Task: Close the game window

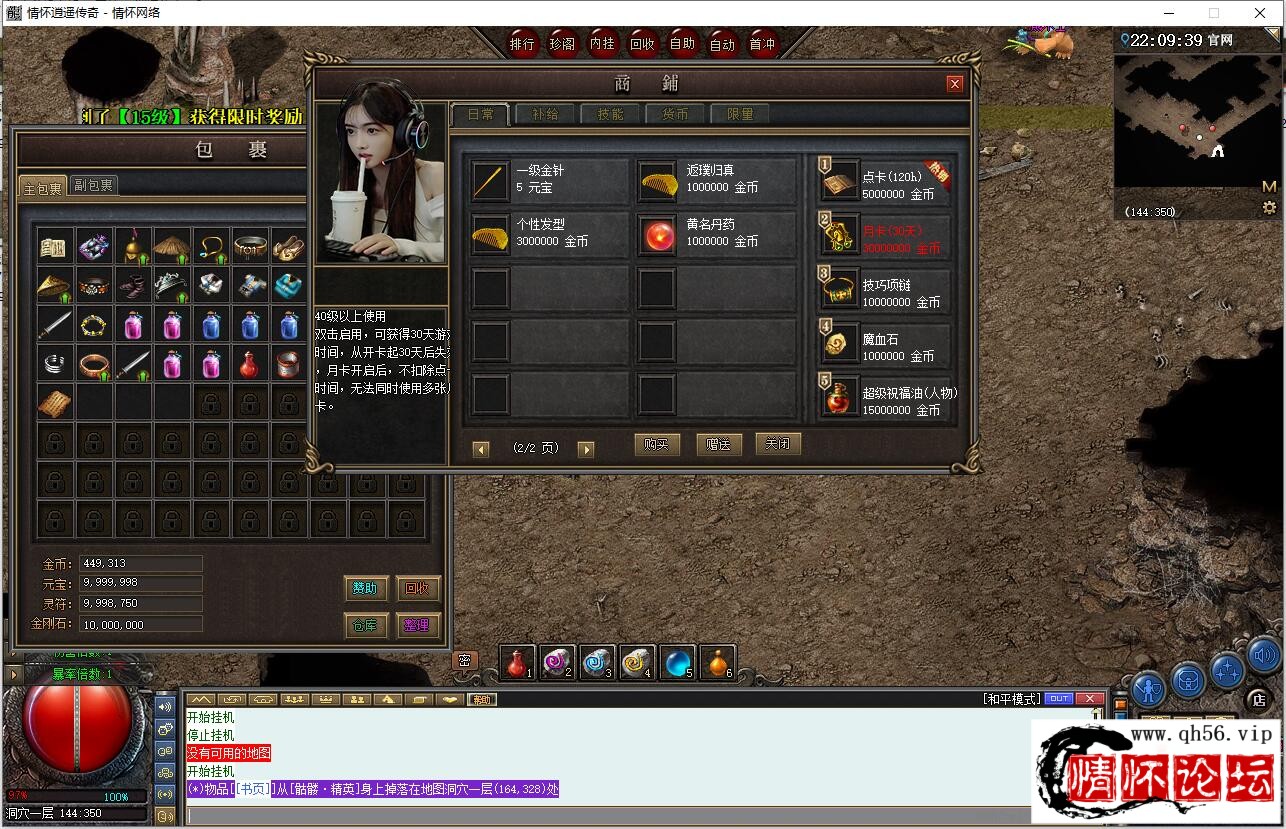Action: (x=1260, y=13)
